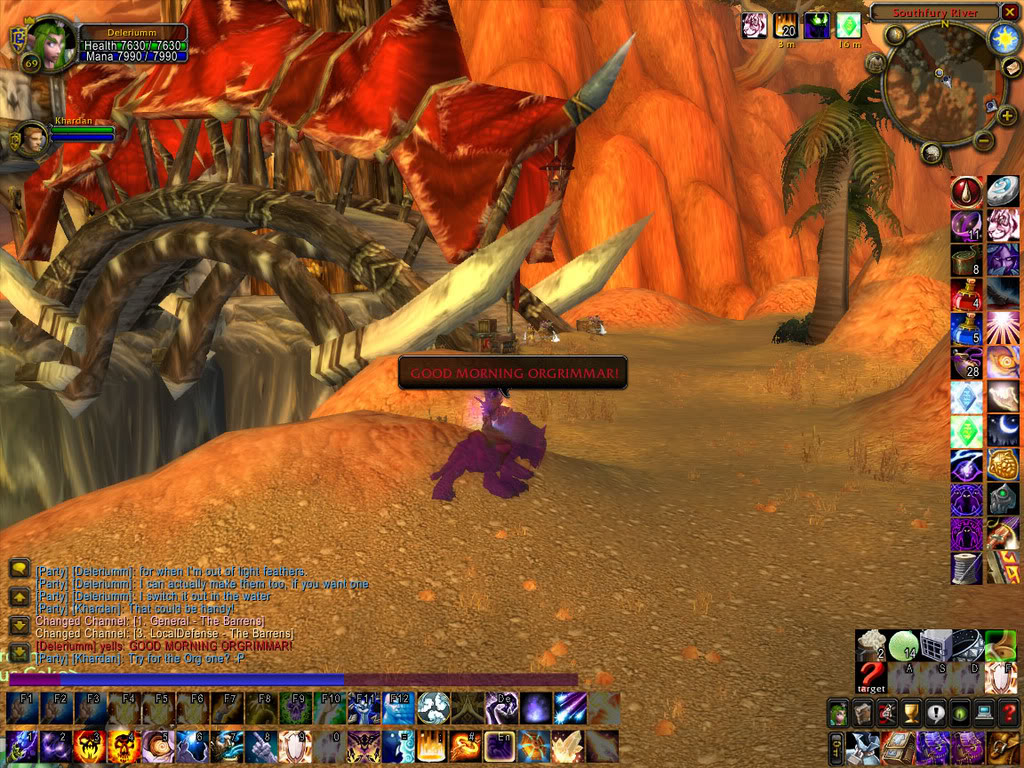
Task: Use the red healing potion
Action: [x=965, y=295]
